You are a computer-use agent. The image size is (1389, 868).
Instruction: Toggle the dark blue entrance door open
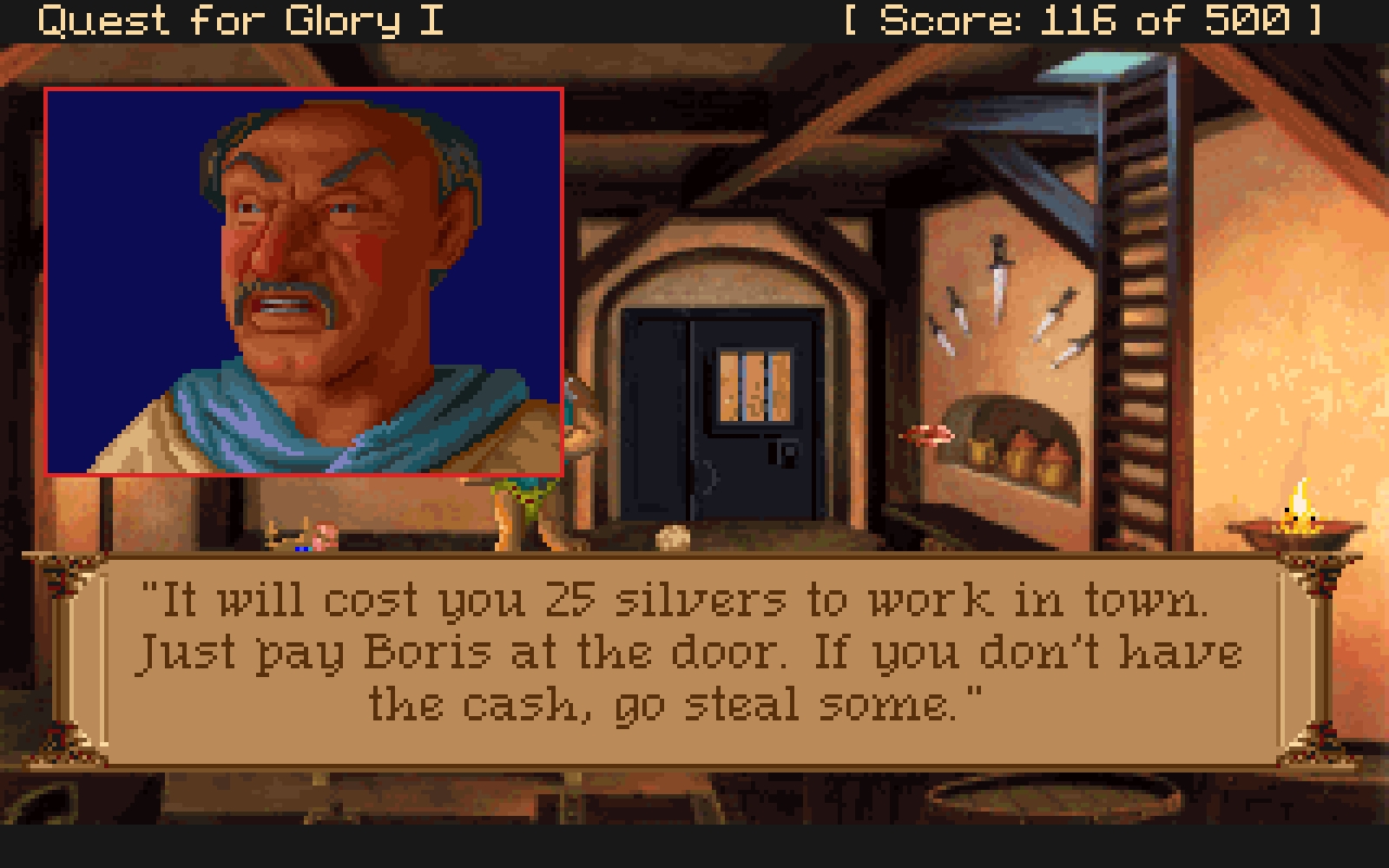click(x=721, y=417)
